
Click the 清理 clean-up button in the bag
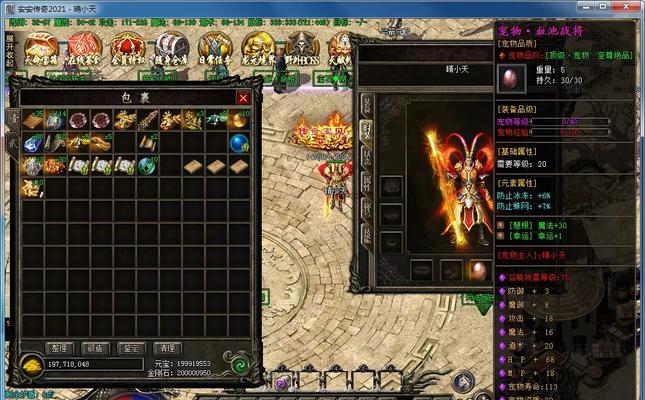click(x=168, y=348)
